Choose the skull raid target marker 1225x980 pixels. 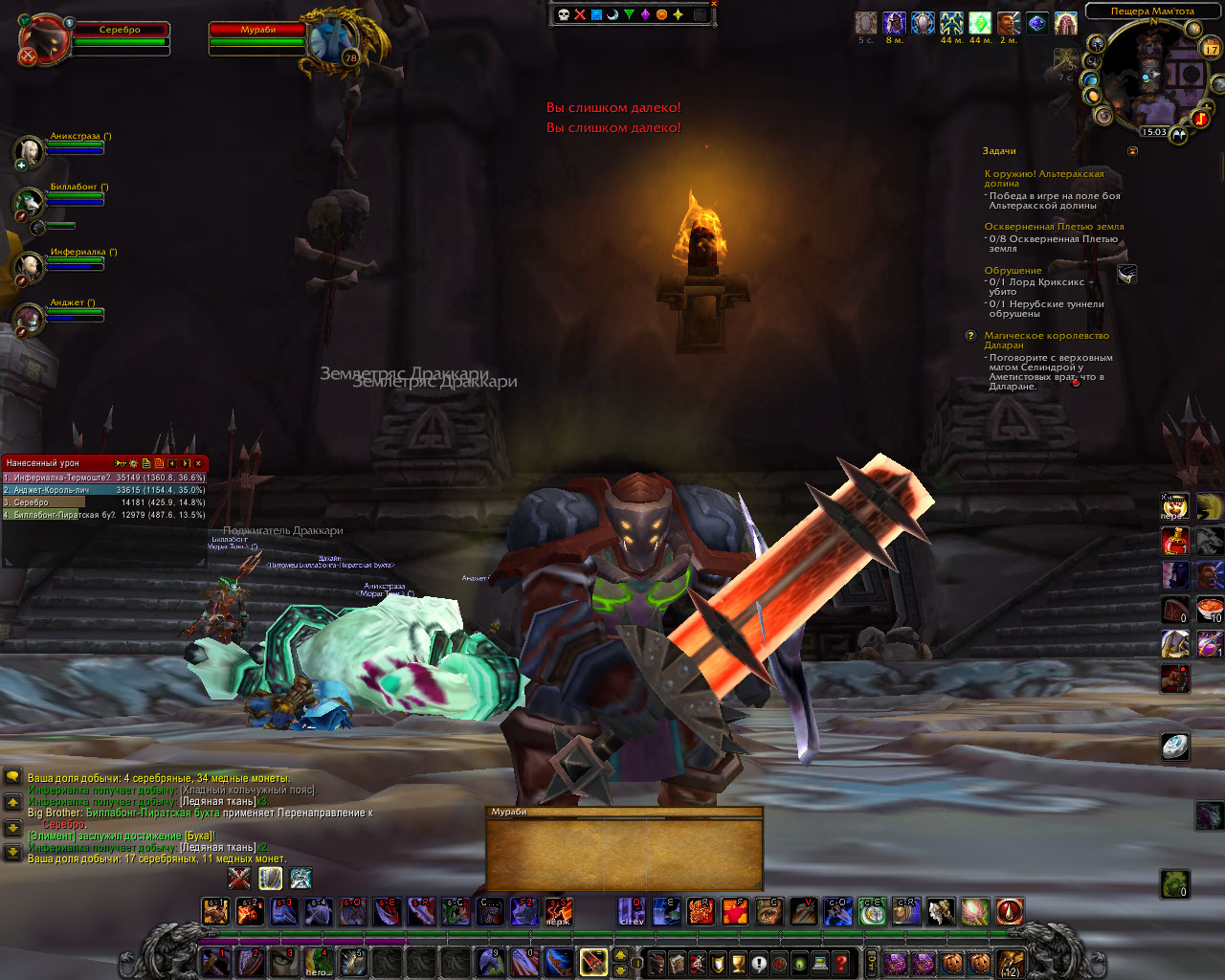coord(564,14)
